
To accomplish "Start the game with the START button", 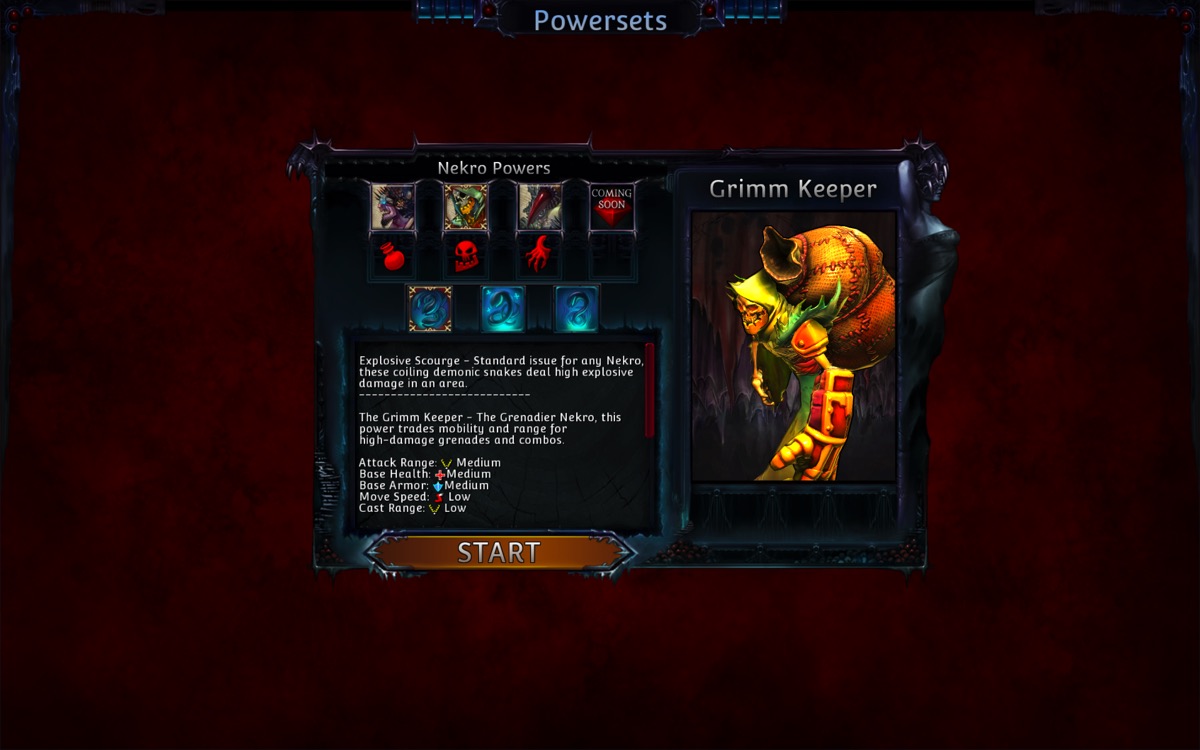I will click(x=499, y=552).
